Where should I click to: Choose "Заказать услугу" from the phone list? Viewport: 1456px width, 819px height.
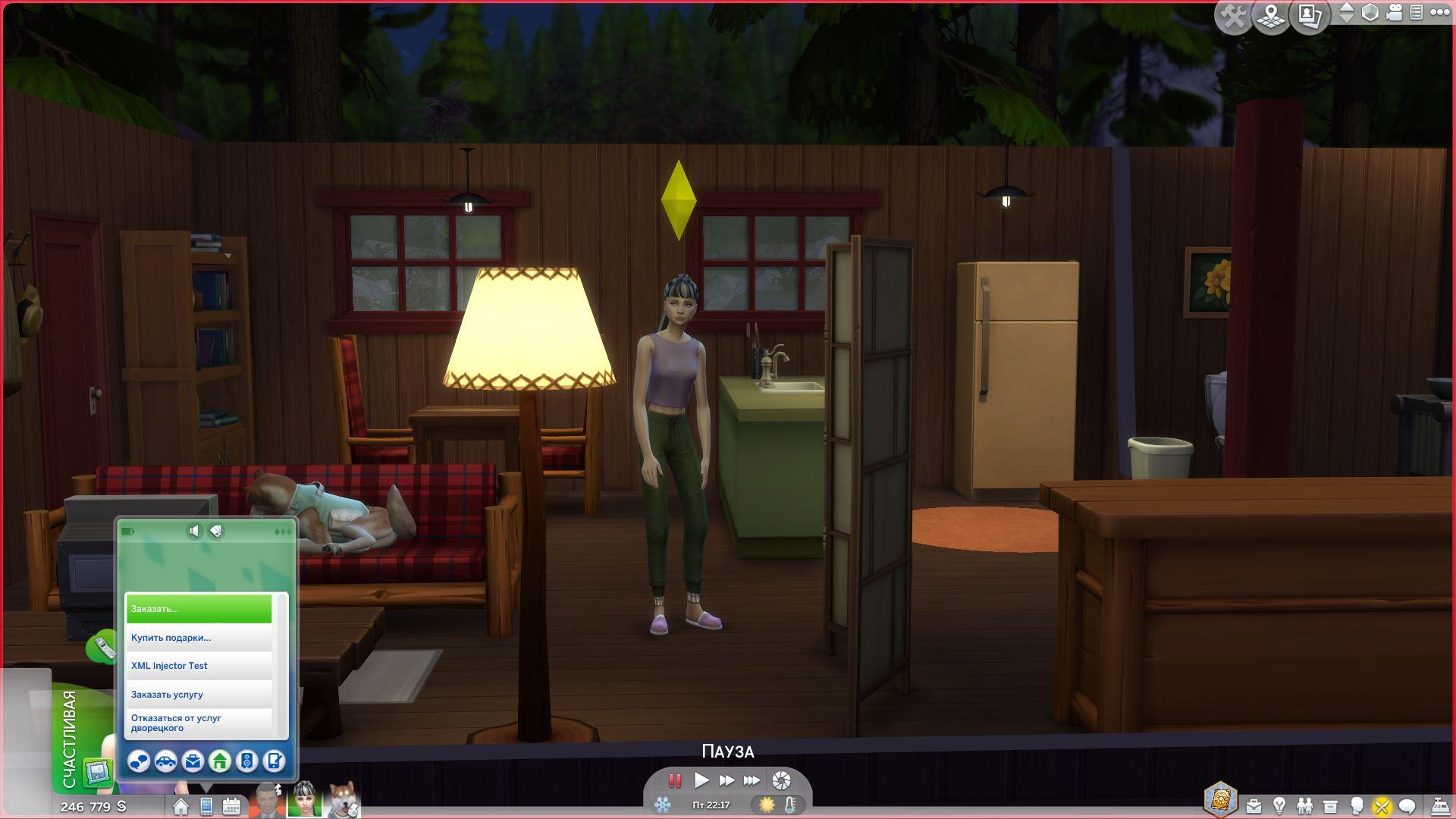pyautogui.click(x=199, y=695)
